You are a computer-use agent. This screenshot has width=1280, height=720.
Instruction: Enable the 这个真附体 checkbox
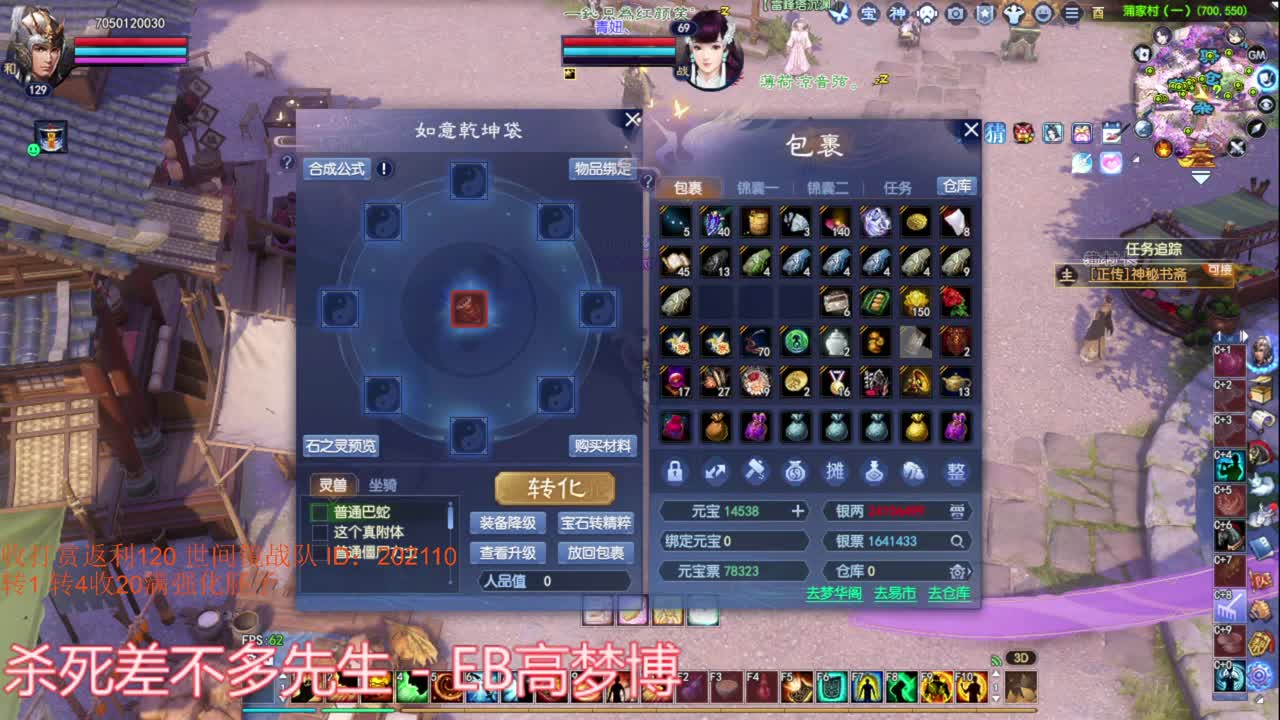tap(320, 531)
